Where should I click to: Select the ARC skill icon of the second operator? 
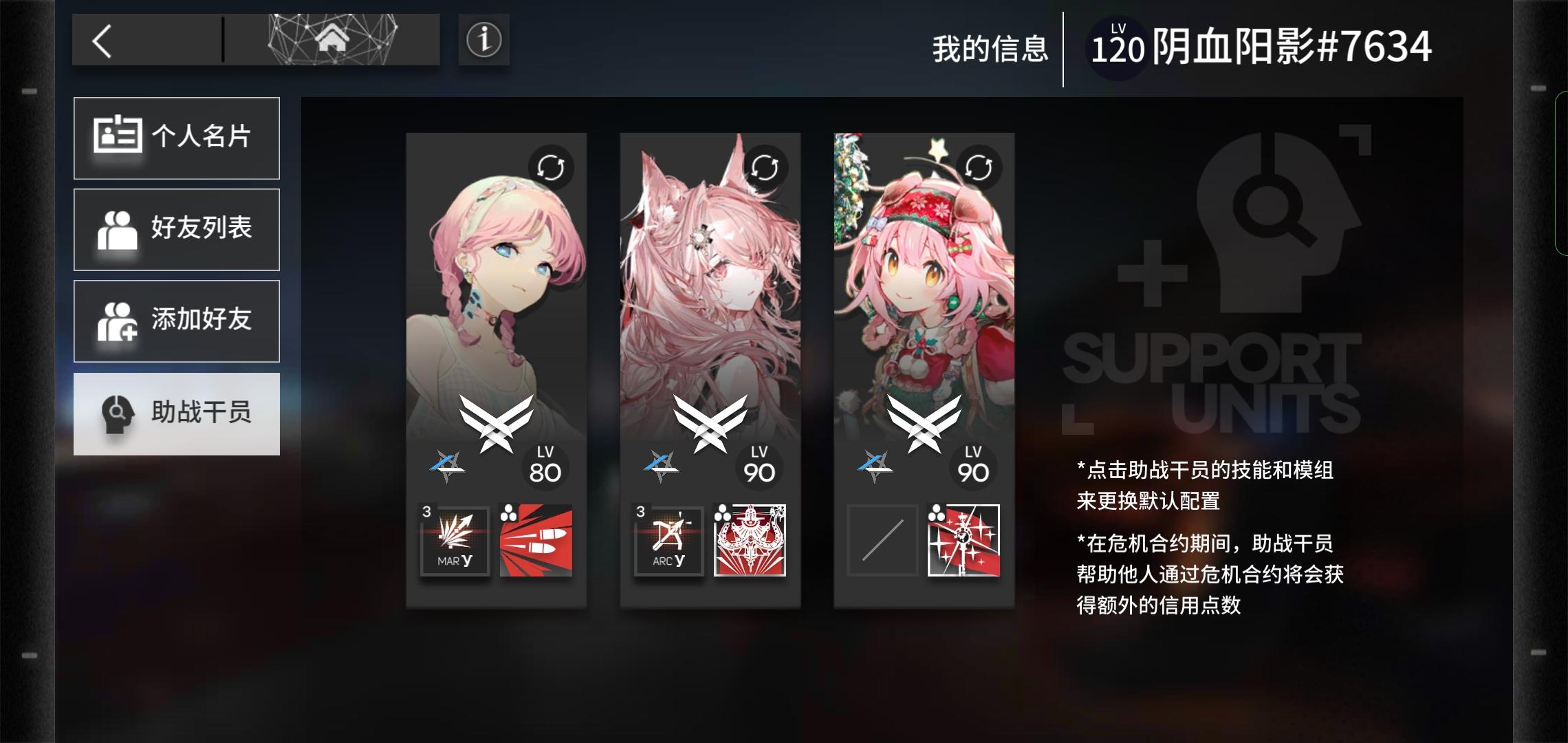pyautogui.click(x=668, y=541)
